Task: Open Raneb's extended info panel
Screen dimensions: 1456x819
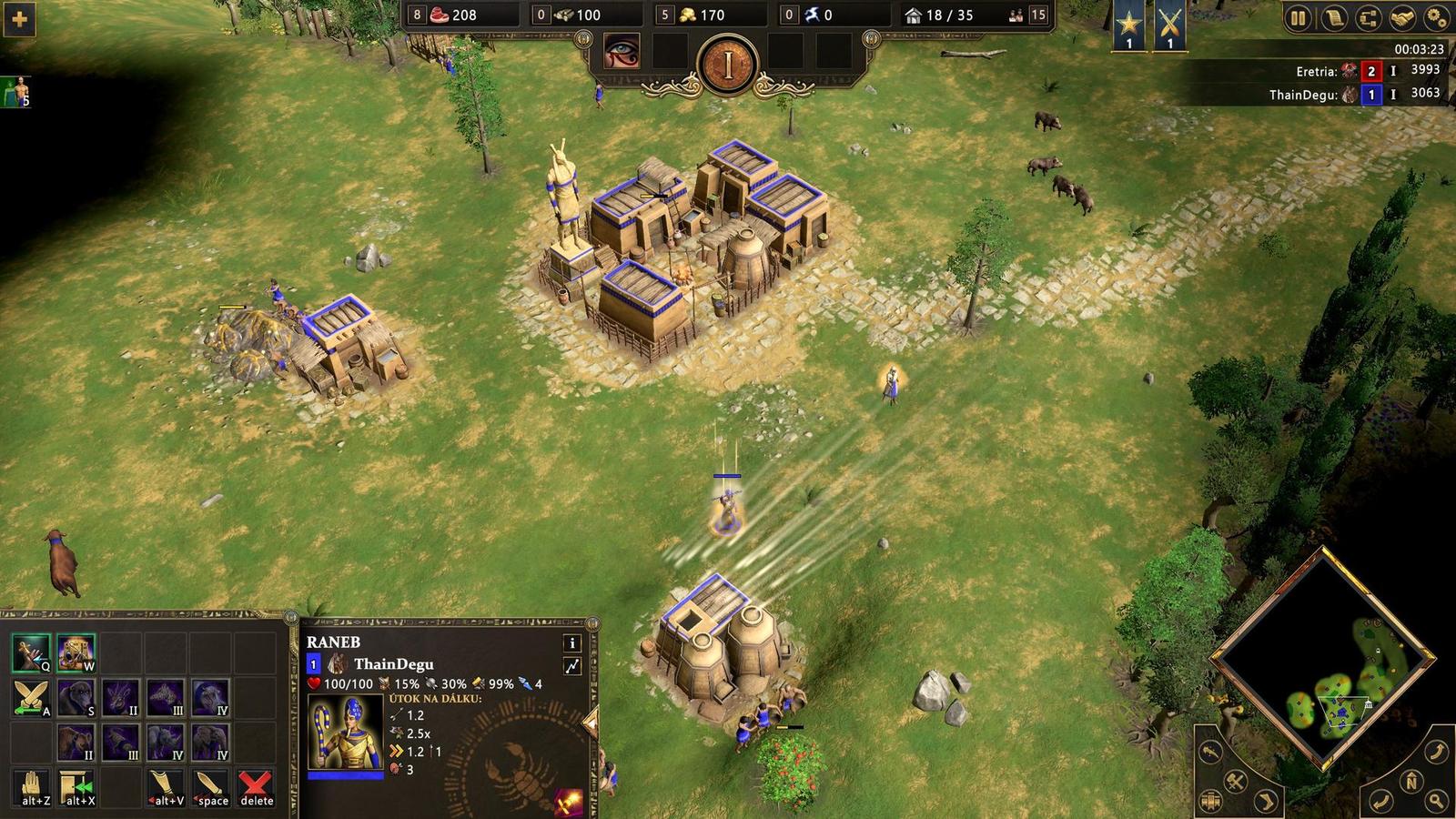Action: (571, 644)
